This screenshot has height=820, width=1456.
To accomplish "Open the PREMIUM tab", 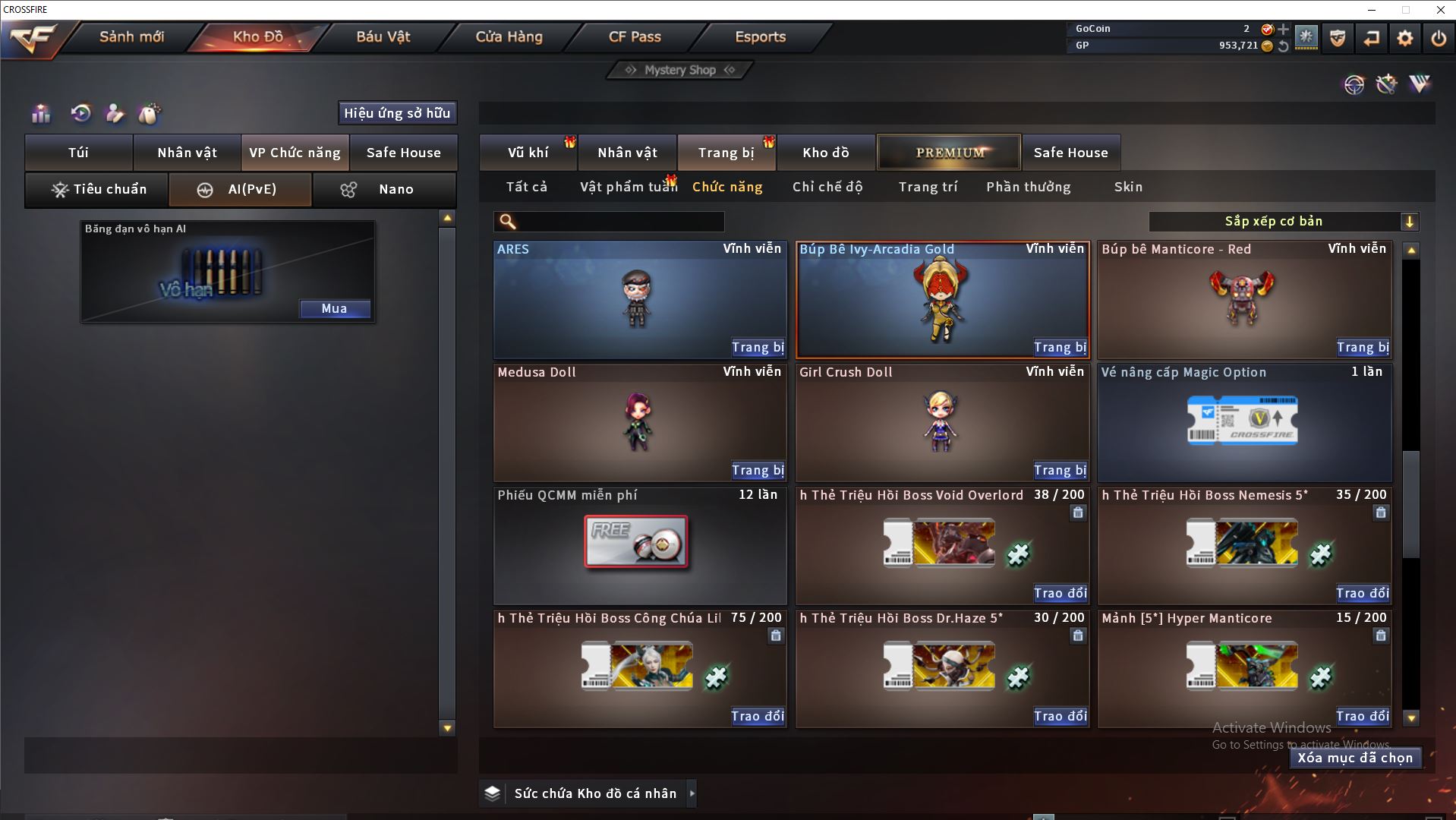I will click(949, 153).
